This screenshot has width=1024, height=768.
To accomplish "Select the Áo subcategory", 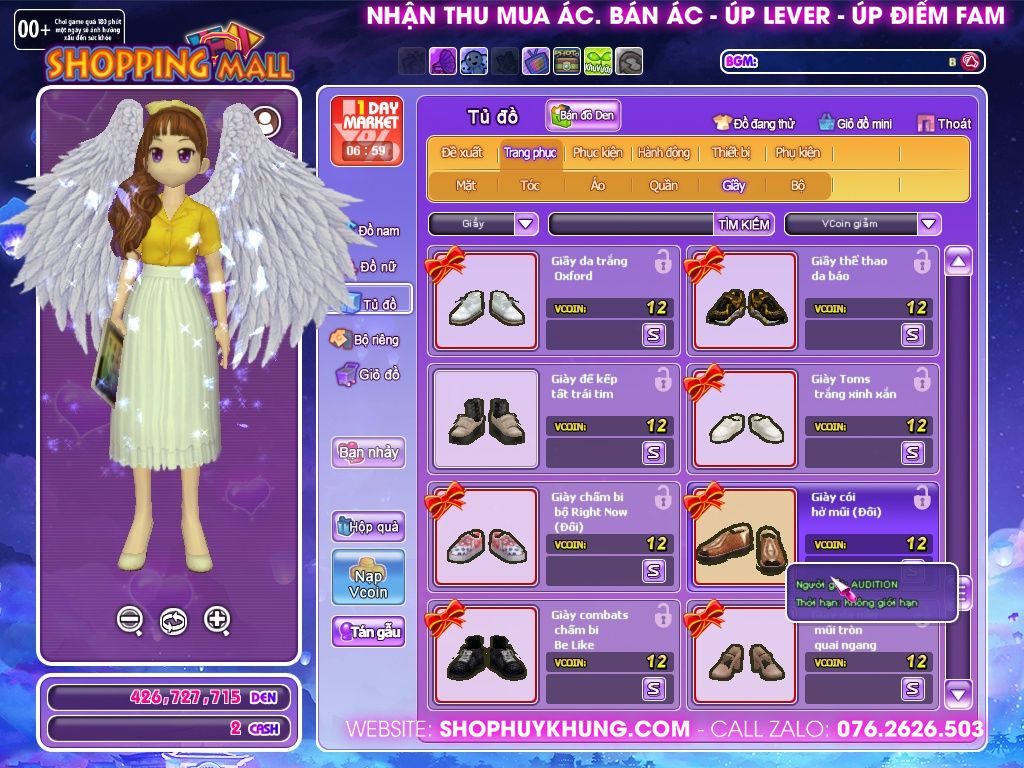I will (x=598, y=185).
